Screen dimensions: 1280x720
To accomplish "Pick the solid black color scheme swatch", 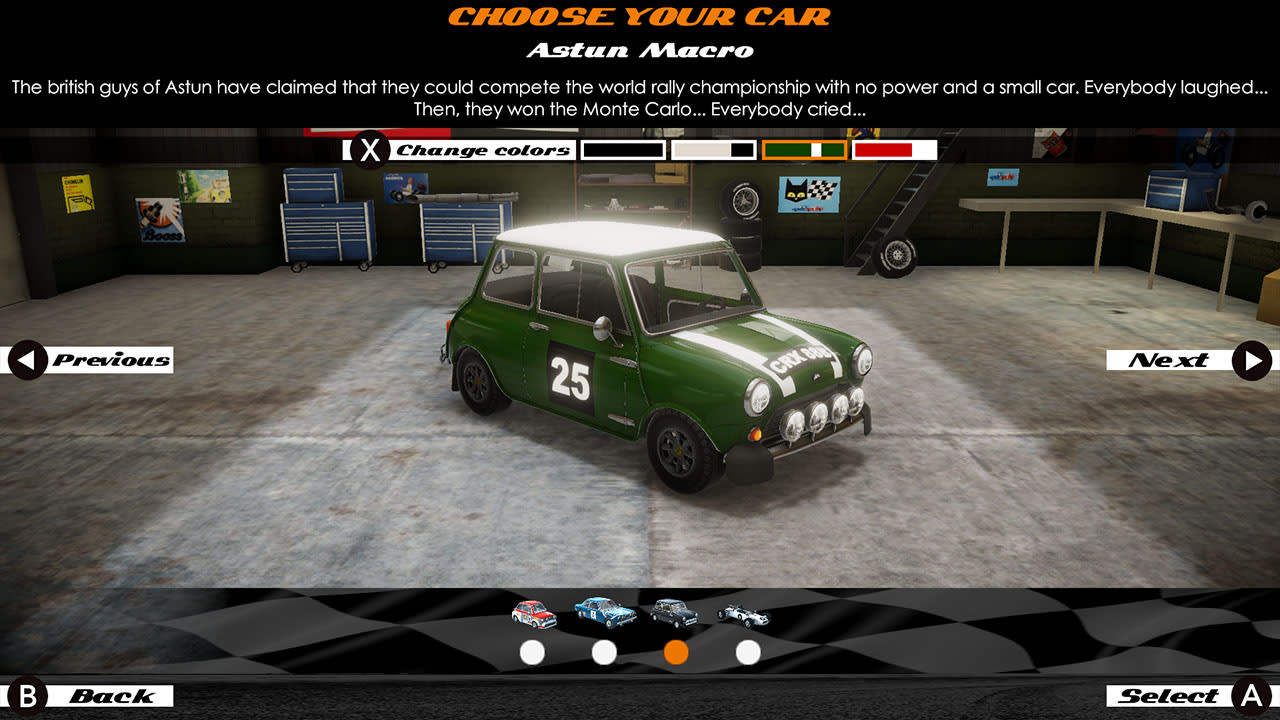I will (x=623, y=150).
